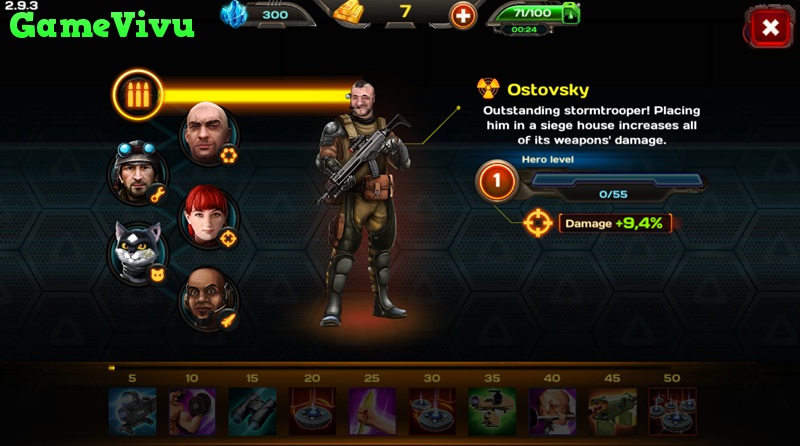Viewport: 800px width, 446px height.
Task: Tap the red plus to buy gold
Action: point(462,16)
